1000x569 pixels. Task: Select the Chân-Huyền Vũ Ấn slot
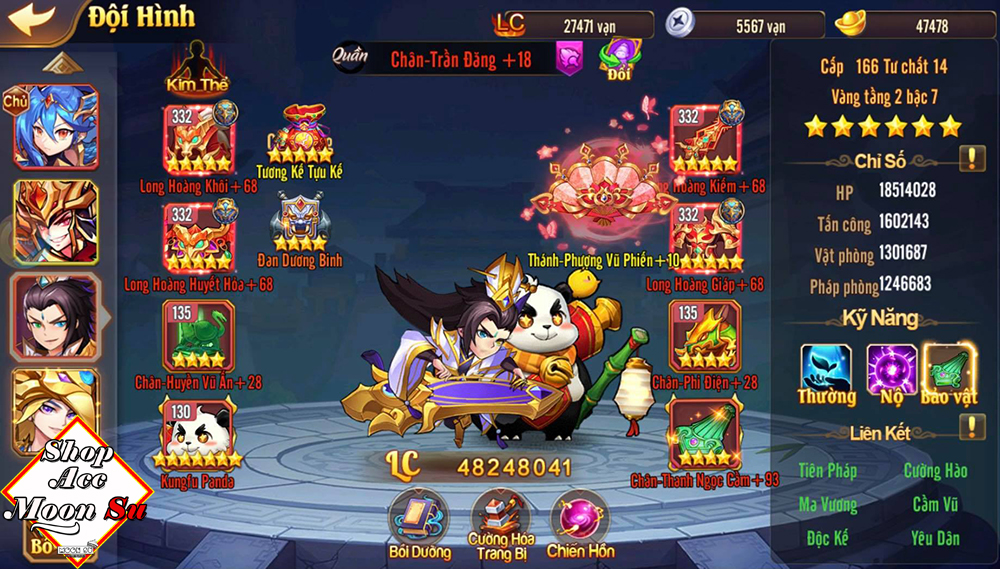pos(198,335)
